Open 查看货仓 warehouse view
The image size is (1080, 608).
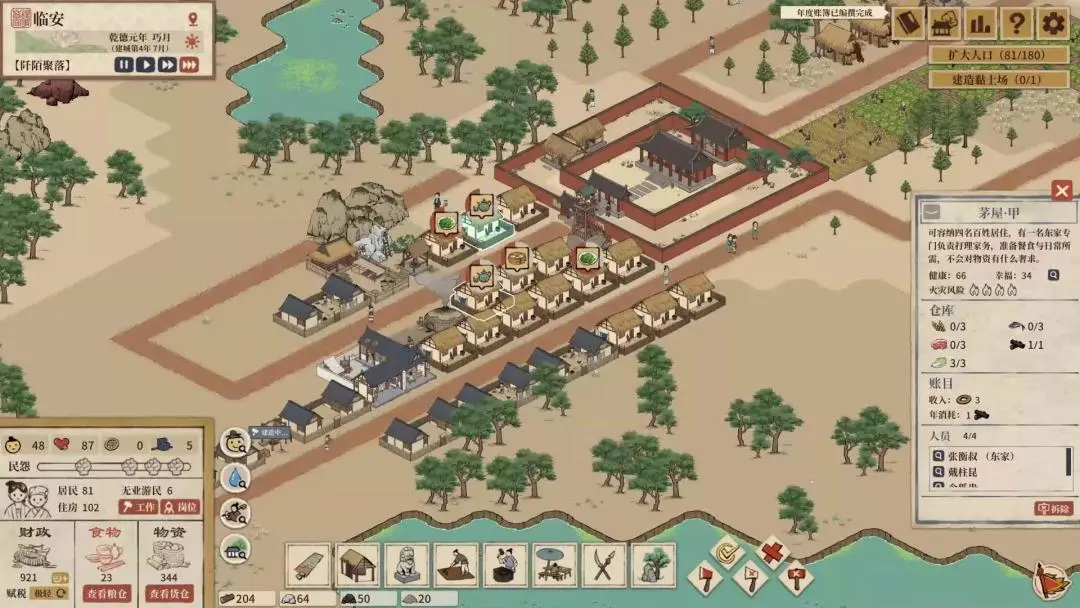[x=170, y=593]
